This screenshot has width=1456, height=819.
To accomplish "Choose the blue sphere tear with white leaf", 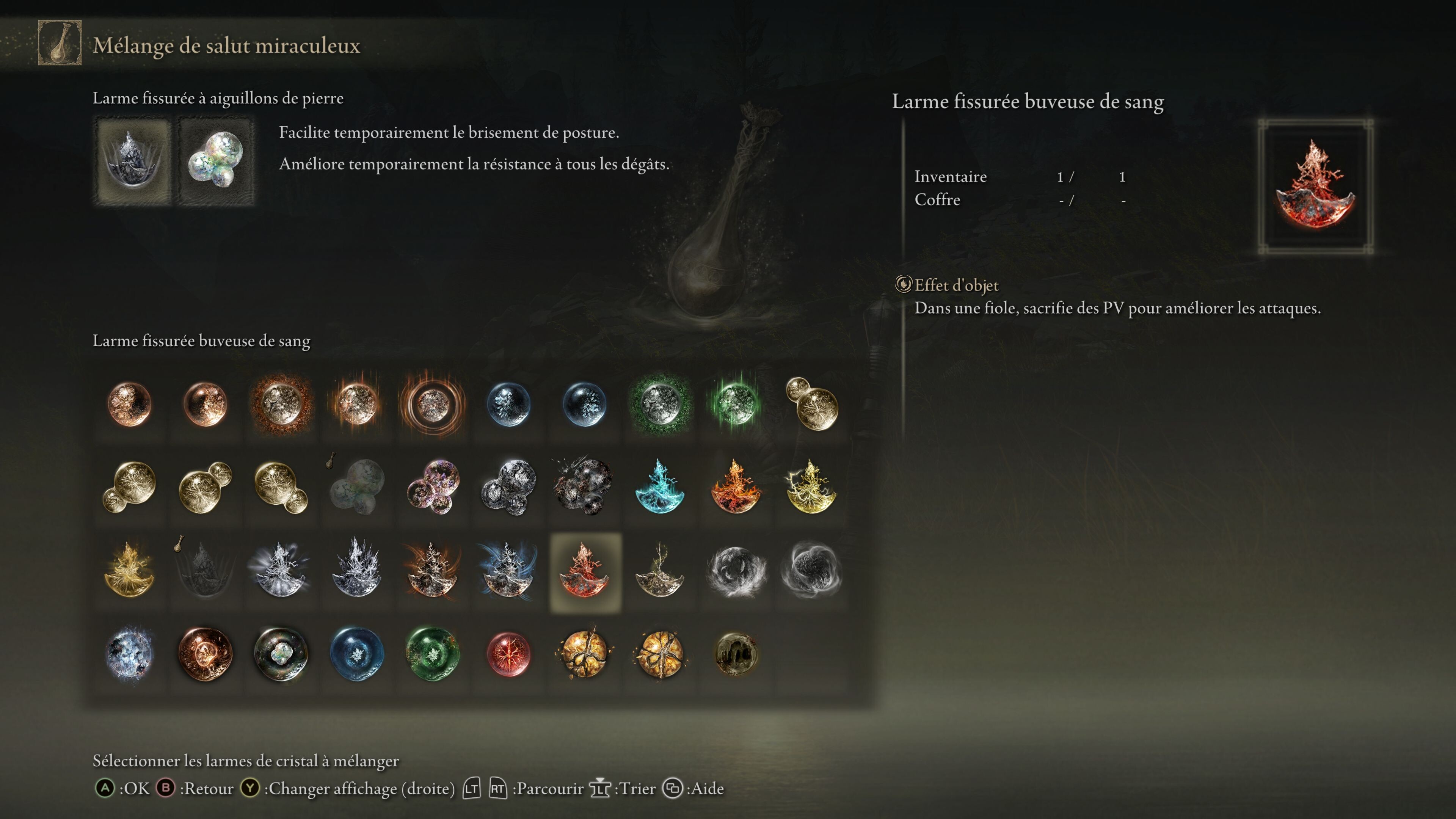I will tap(357, 654).
